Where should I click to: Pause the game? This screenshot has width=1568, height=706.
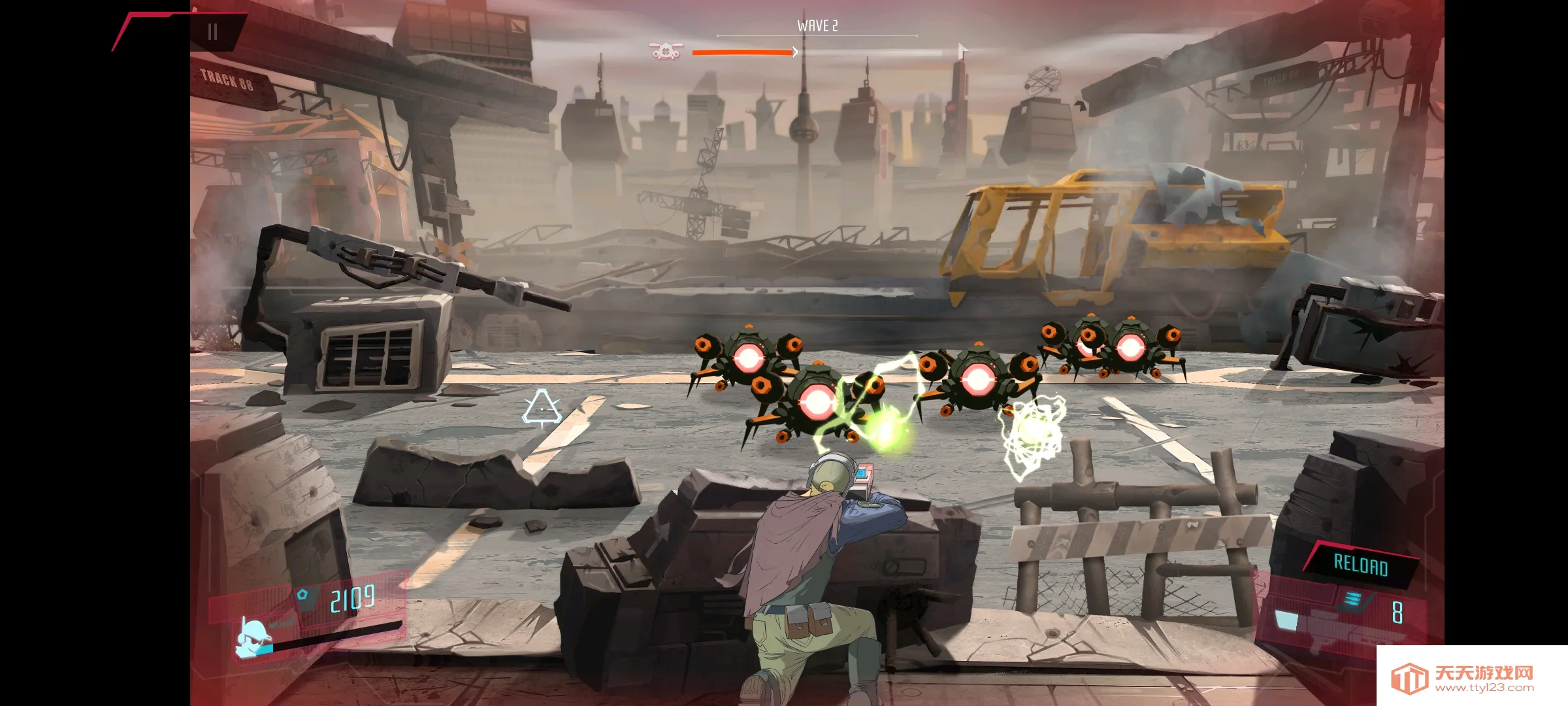pyautogui.click(x=212, y=32)
